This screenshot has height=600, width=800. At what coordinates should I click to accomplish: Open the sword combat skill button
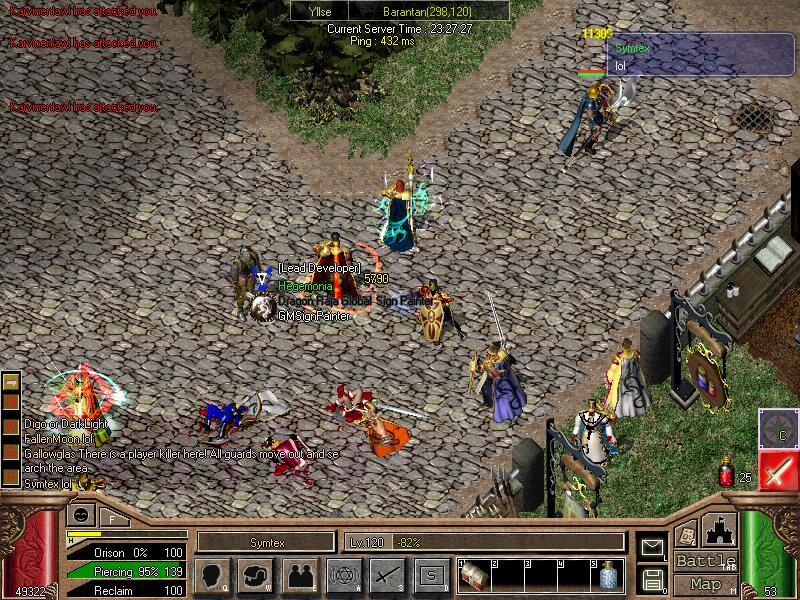pos(386,575)
